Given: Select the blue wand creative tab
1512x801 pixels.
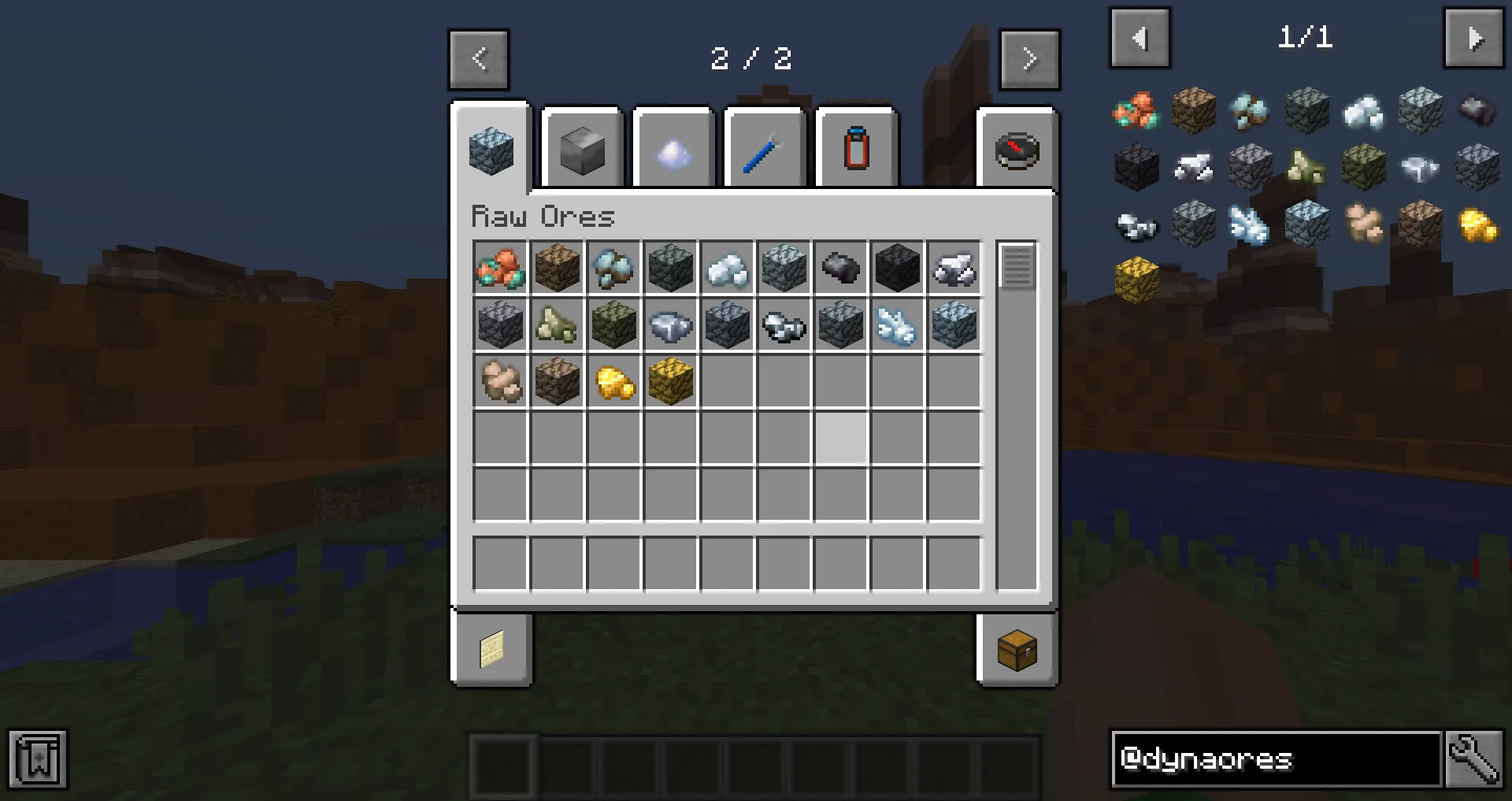Looking at the screenshot, I should click(x=764, y=150).
